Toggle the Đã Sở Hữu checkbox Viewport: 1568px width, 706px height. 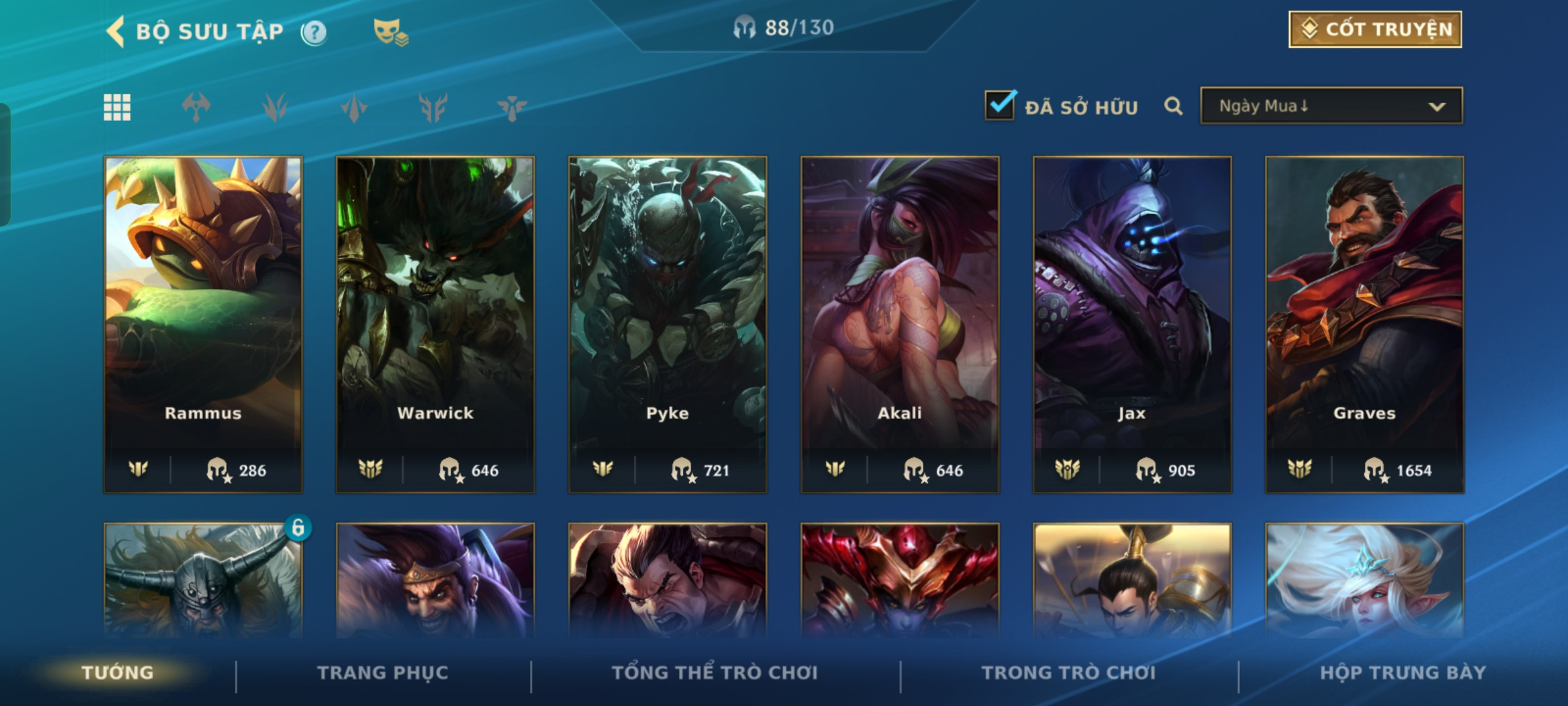pos(1000,106)
